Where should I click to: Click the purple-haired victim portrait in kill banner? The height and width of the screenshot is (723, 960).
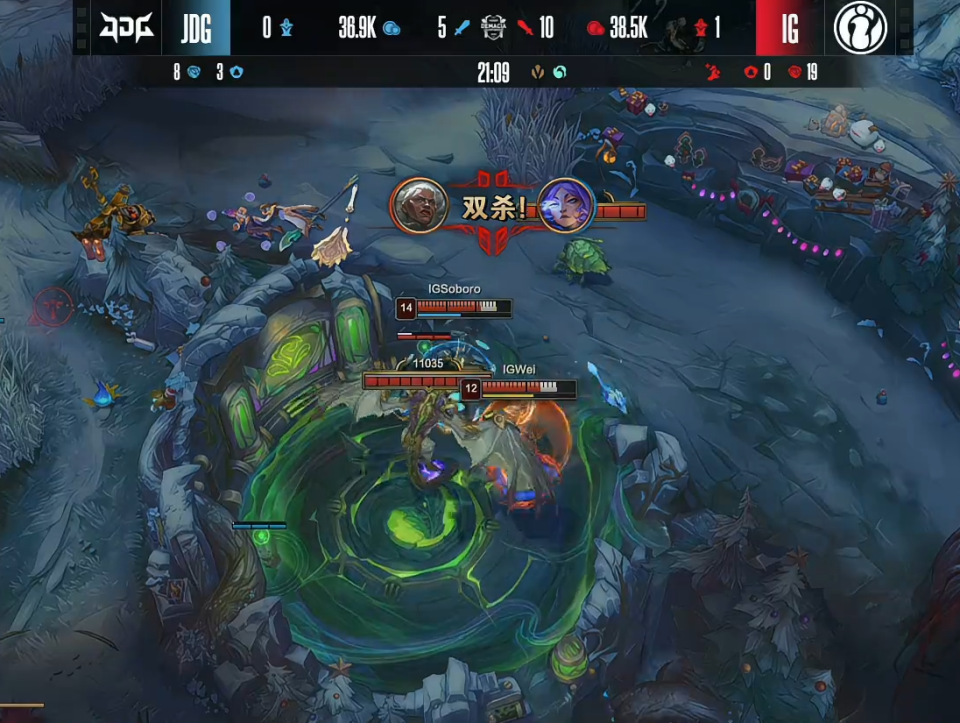click(566, 205)
